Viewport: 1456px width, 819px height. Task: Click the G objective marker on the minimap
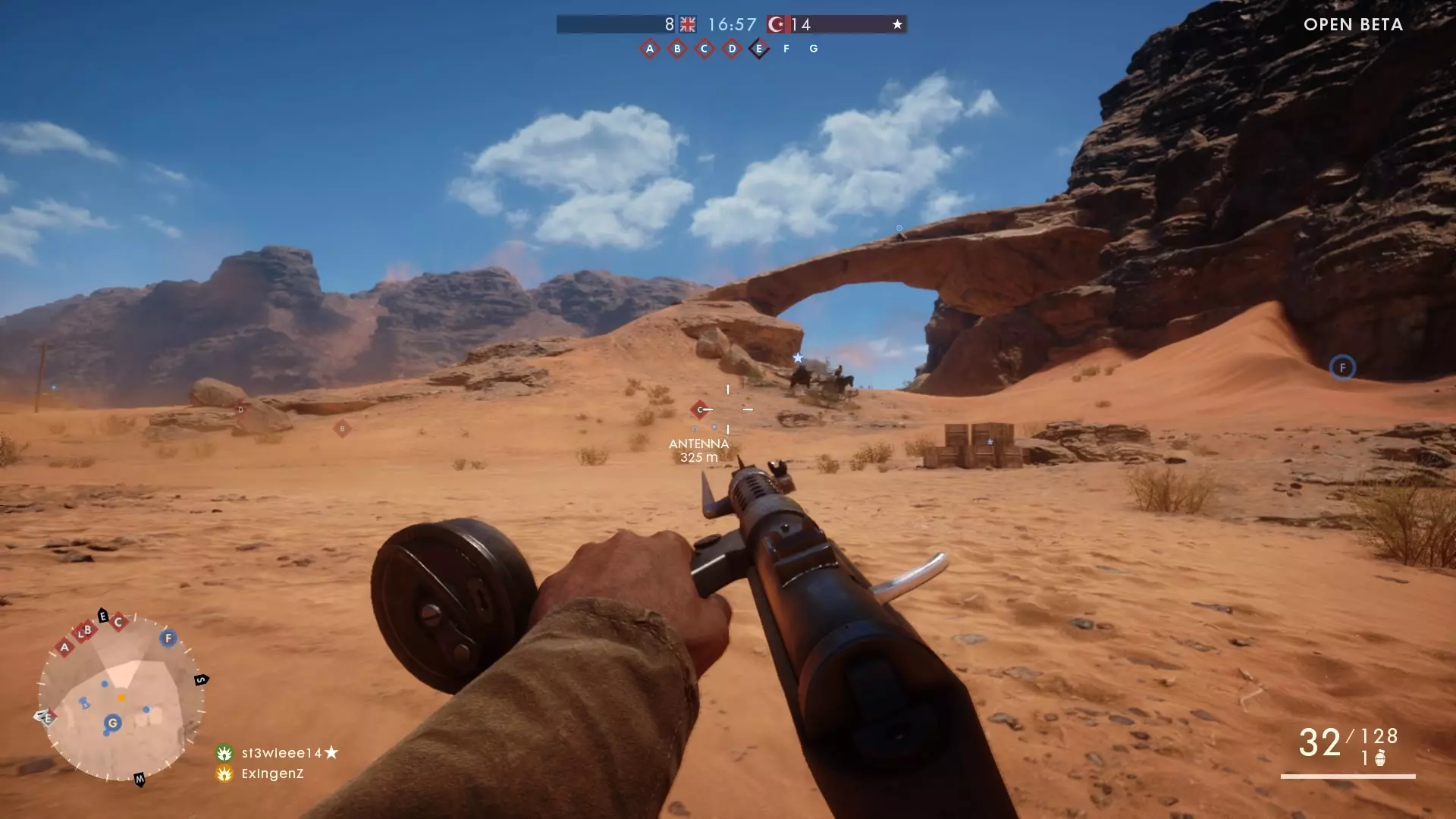pos(113,723)
